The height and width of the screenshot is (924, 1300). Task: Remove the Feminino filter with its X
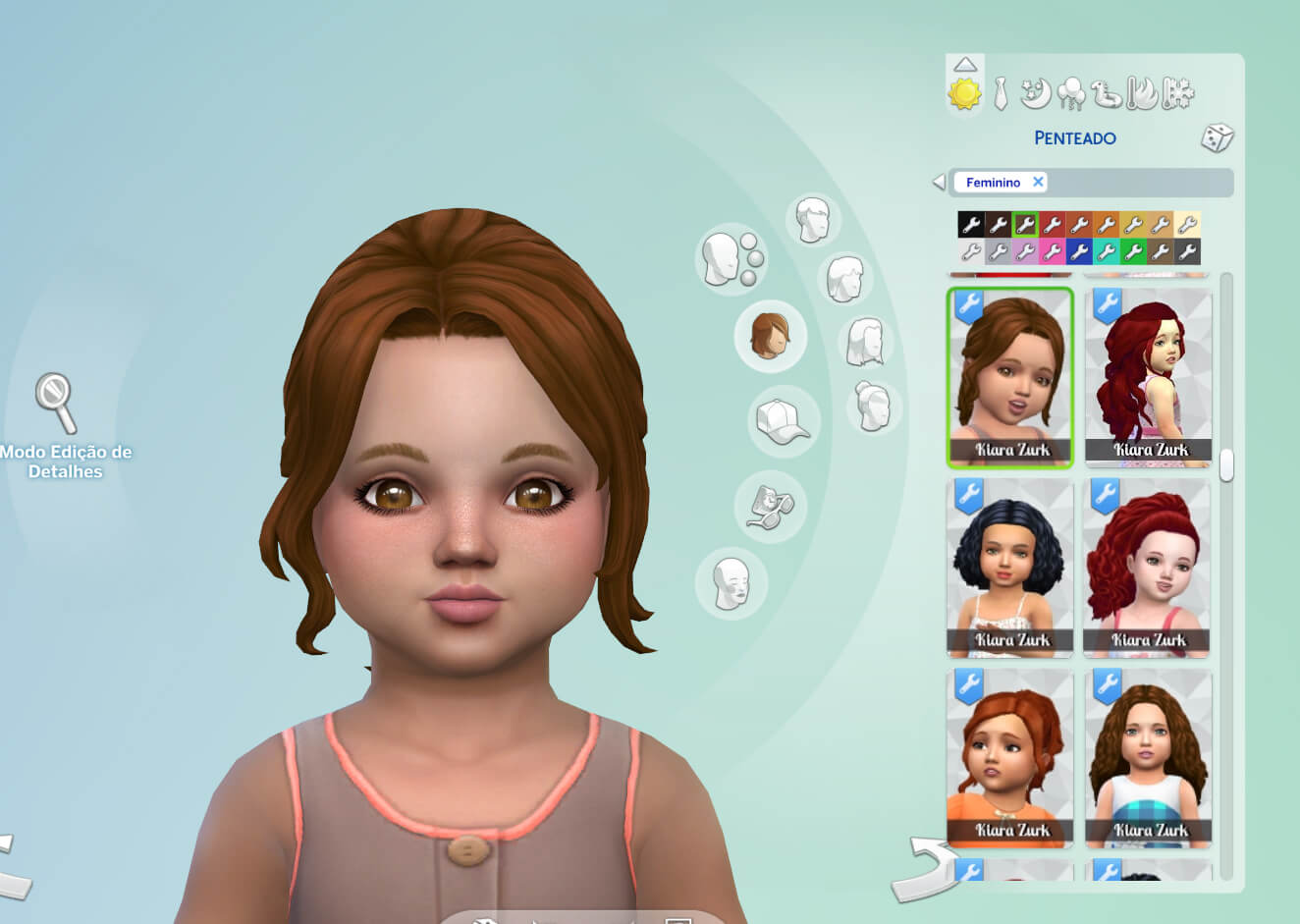1039,182
